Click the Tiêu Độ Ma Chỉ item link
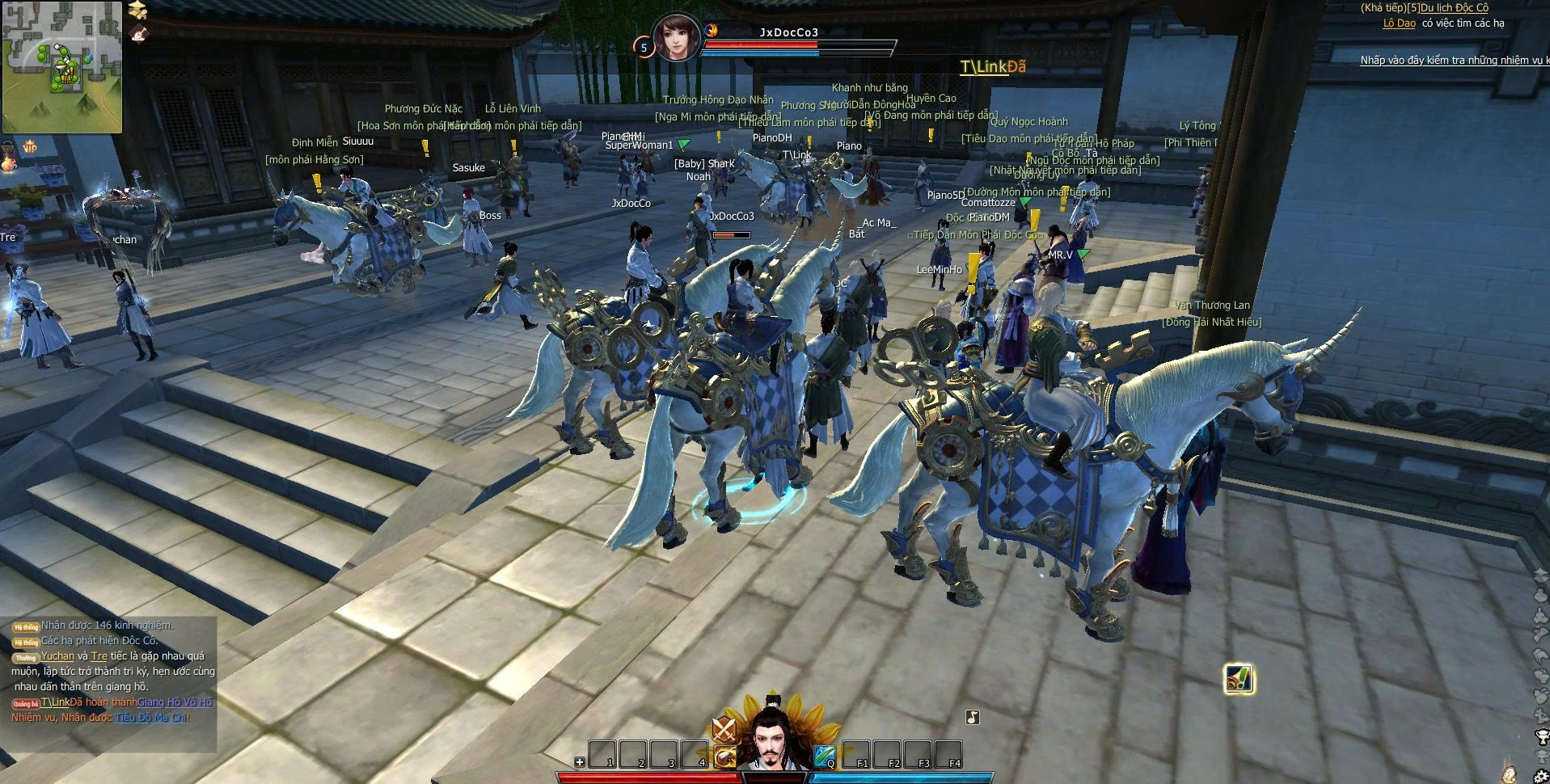The image size is (1550, 784). [x=150, y=718]
